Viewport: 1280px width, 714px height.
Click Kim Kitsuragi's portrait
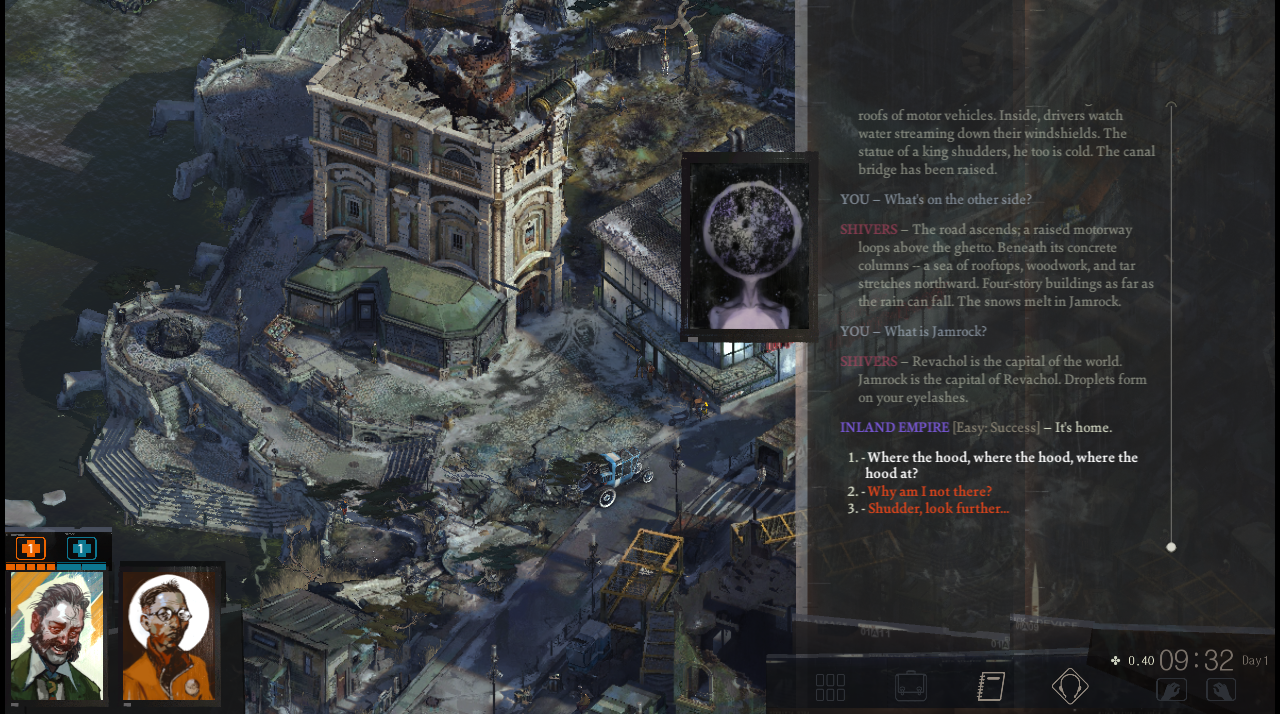tap(171, 636)
